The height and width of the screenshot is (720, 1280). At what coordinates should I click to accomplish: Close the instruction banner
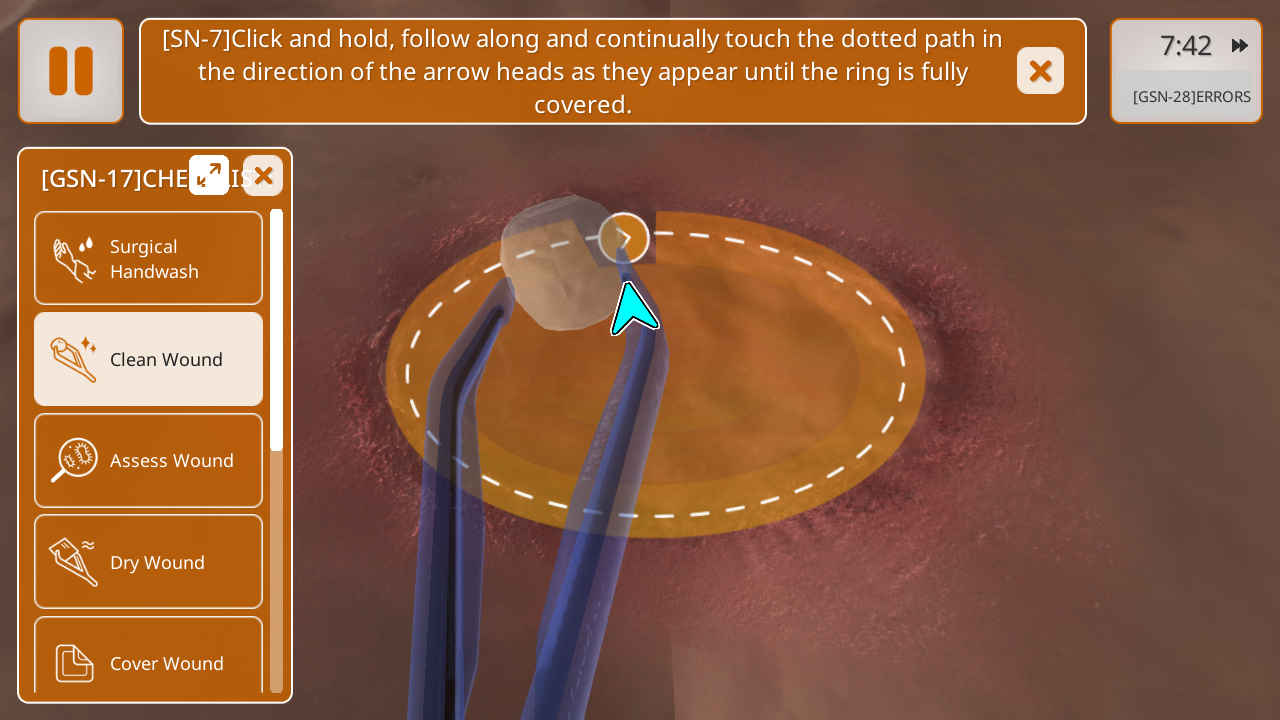[x=1040, y=71]
